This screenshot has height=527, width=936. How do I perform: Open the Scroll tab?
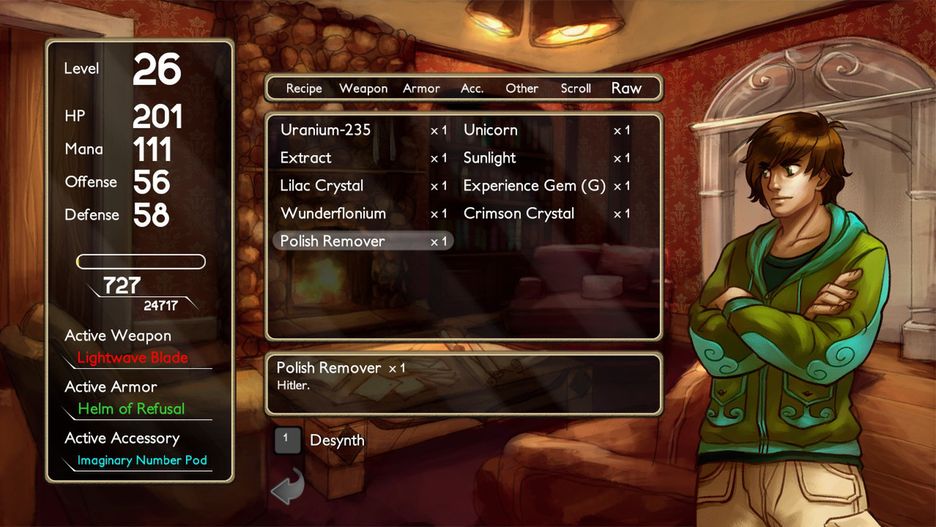[576, 88]
